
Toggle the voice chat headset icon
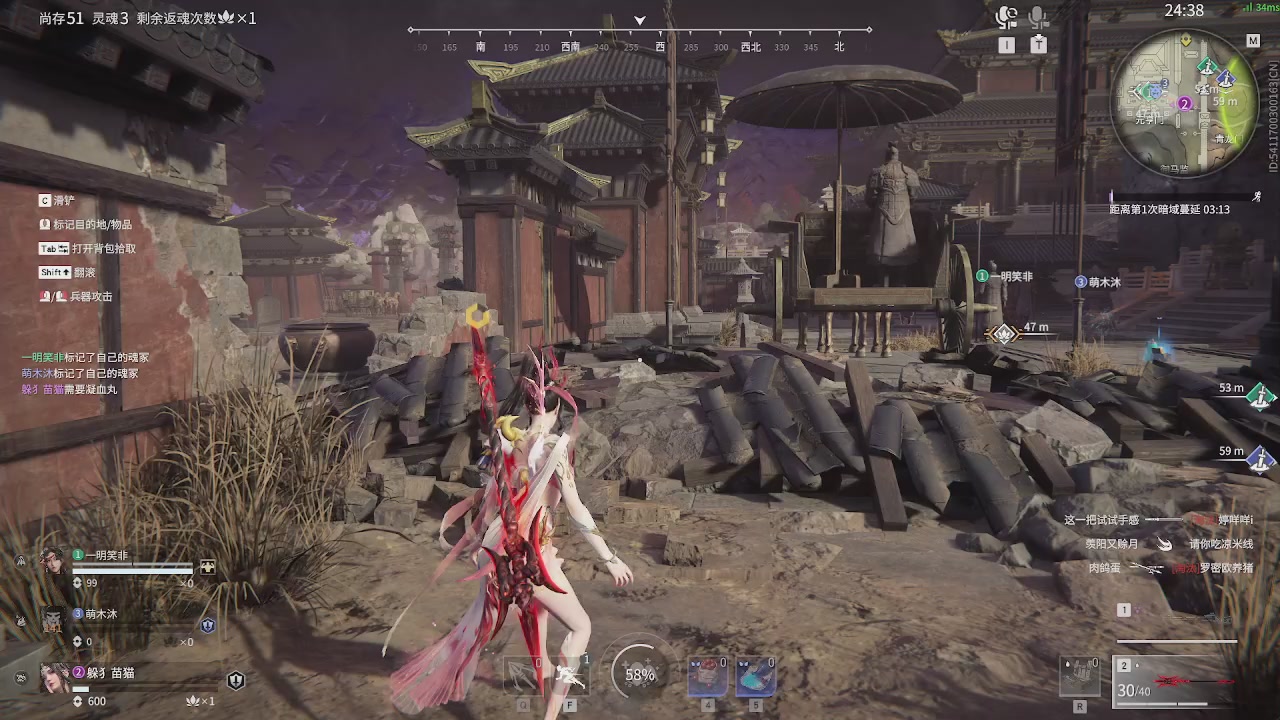[x=1007, y=17]
